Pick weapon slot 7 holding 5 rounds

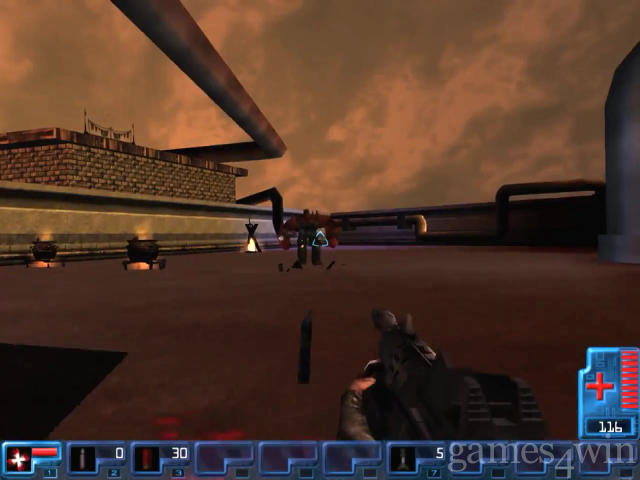[415, 459]
